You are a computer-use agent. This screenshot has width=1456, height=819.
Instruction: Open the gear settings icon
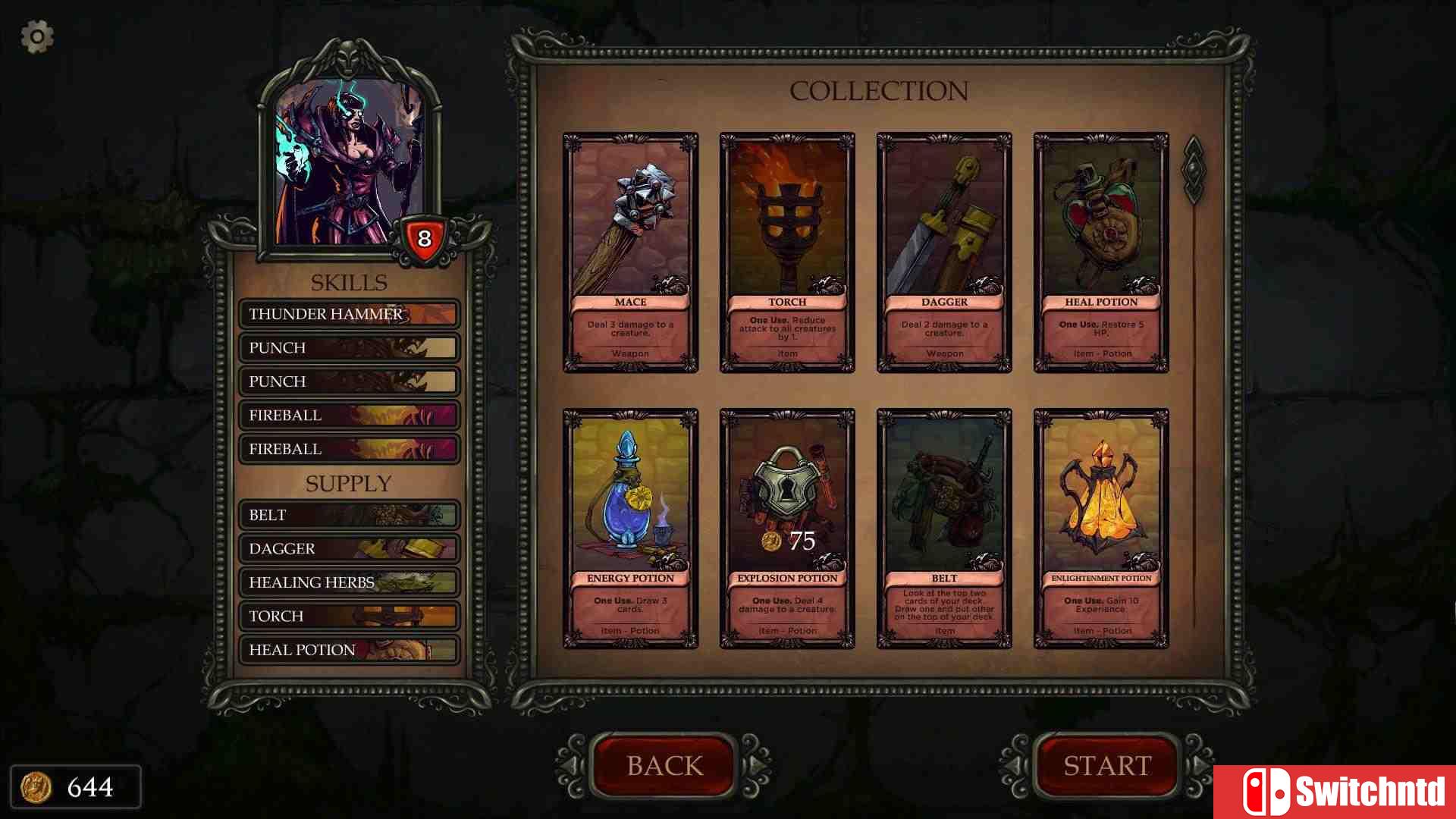click(x=36, y=36)
